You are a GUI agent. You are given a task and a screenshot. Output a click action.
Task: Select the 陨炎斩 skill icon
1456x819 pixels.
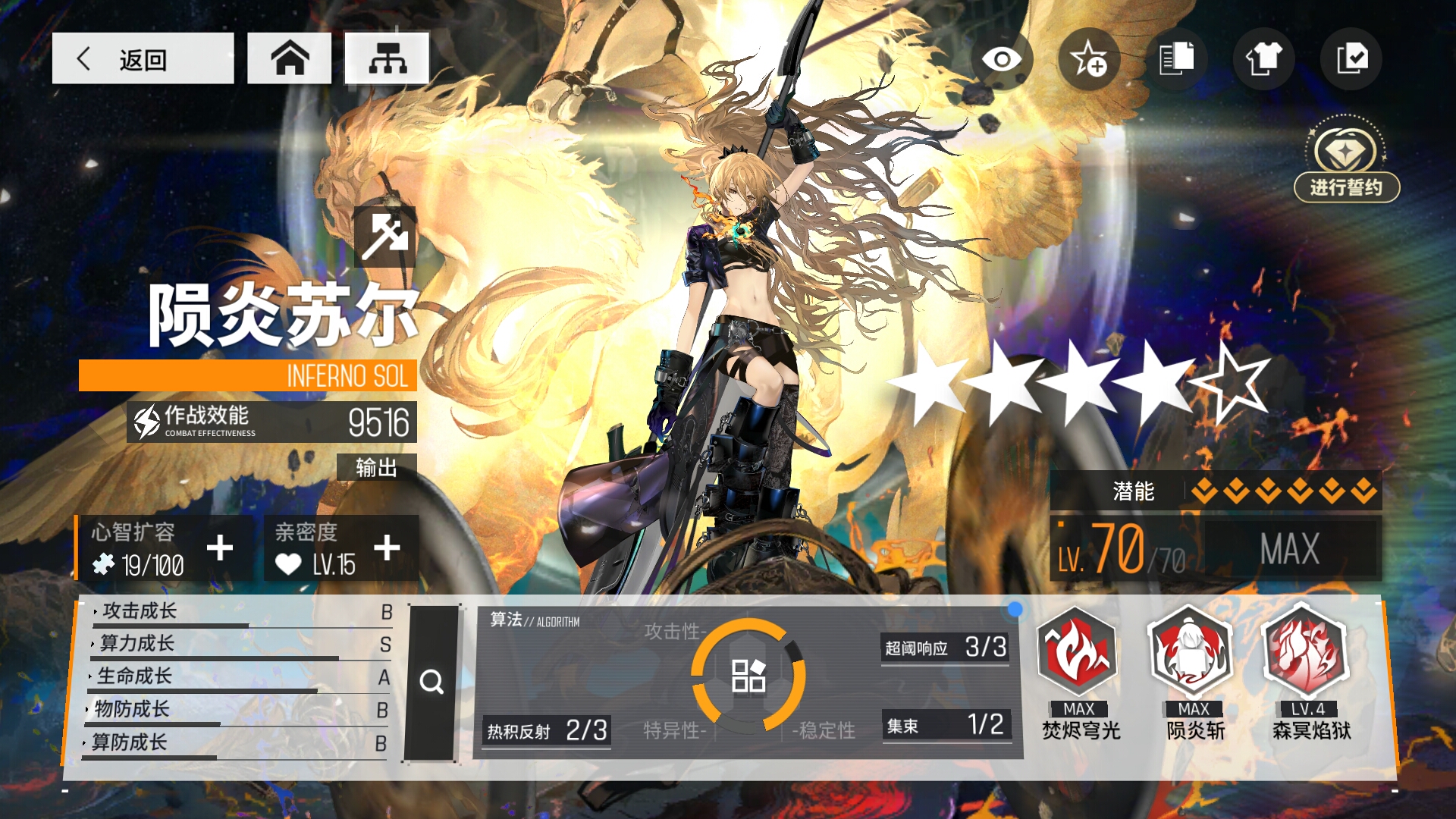1194,652
